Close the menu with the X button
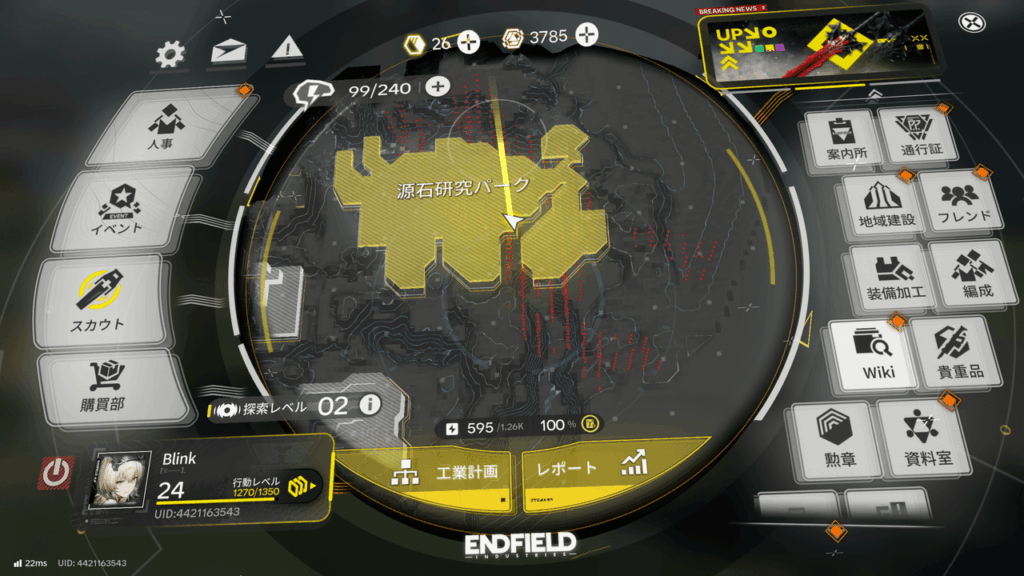Viewport: 1024px width, 576px height. (971, 23)
